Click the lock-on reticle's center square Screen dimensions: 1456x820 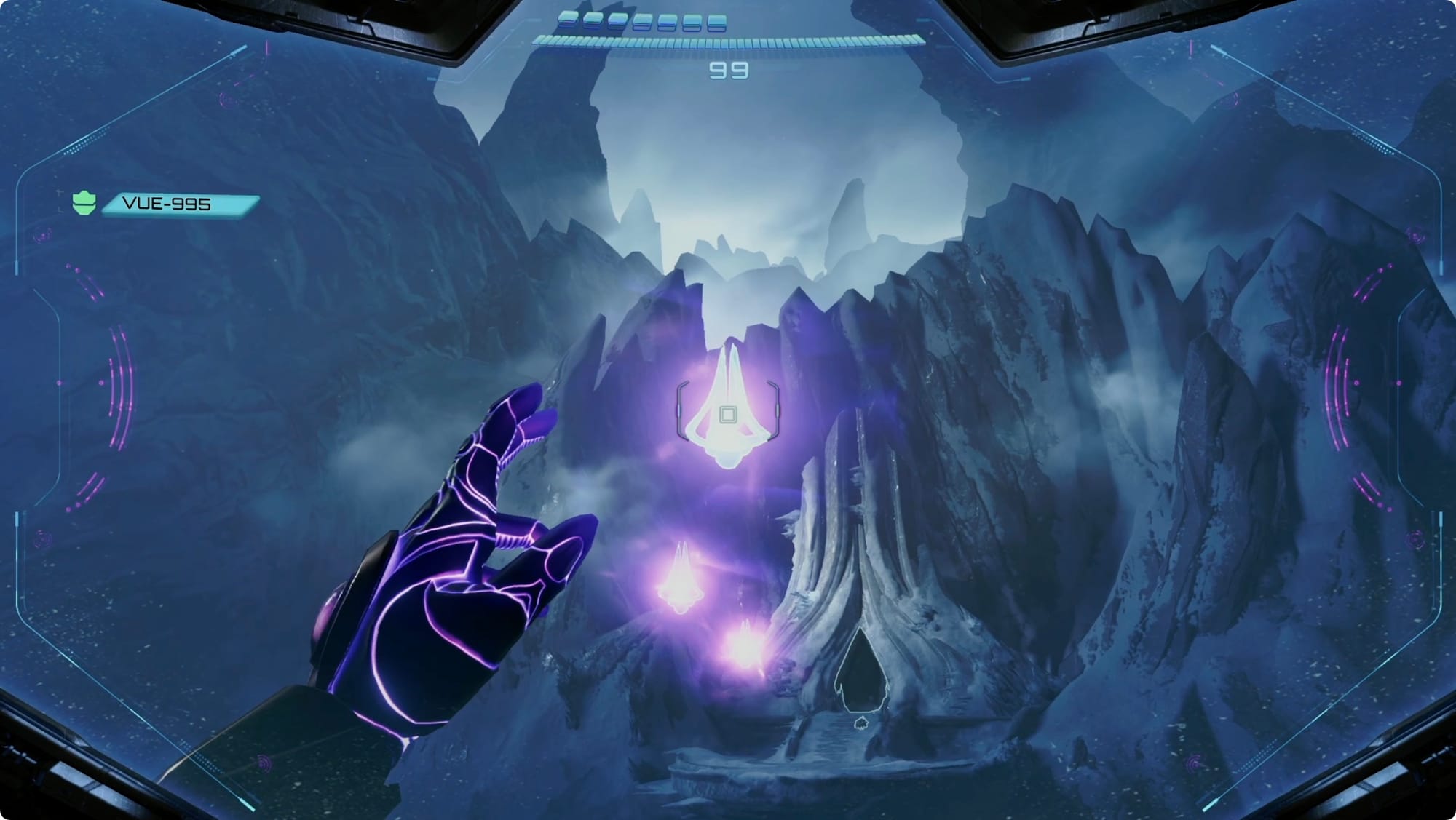pos(727,415)
